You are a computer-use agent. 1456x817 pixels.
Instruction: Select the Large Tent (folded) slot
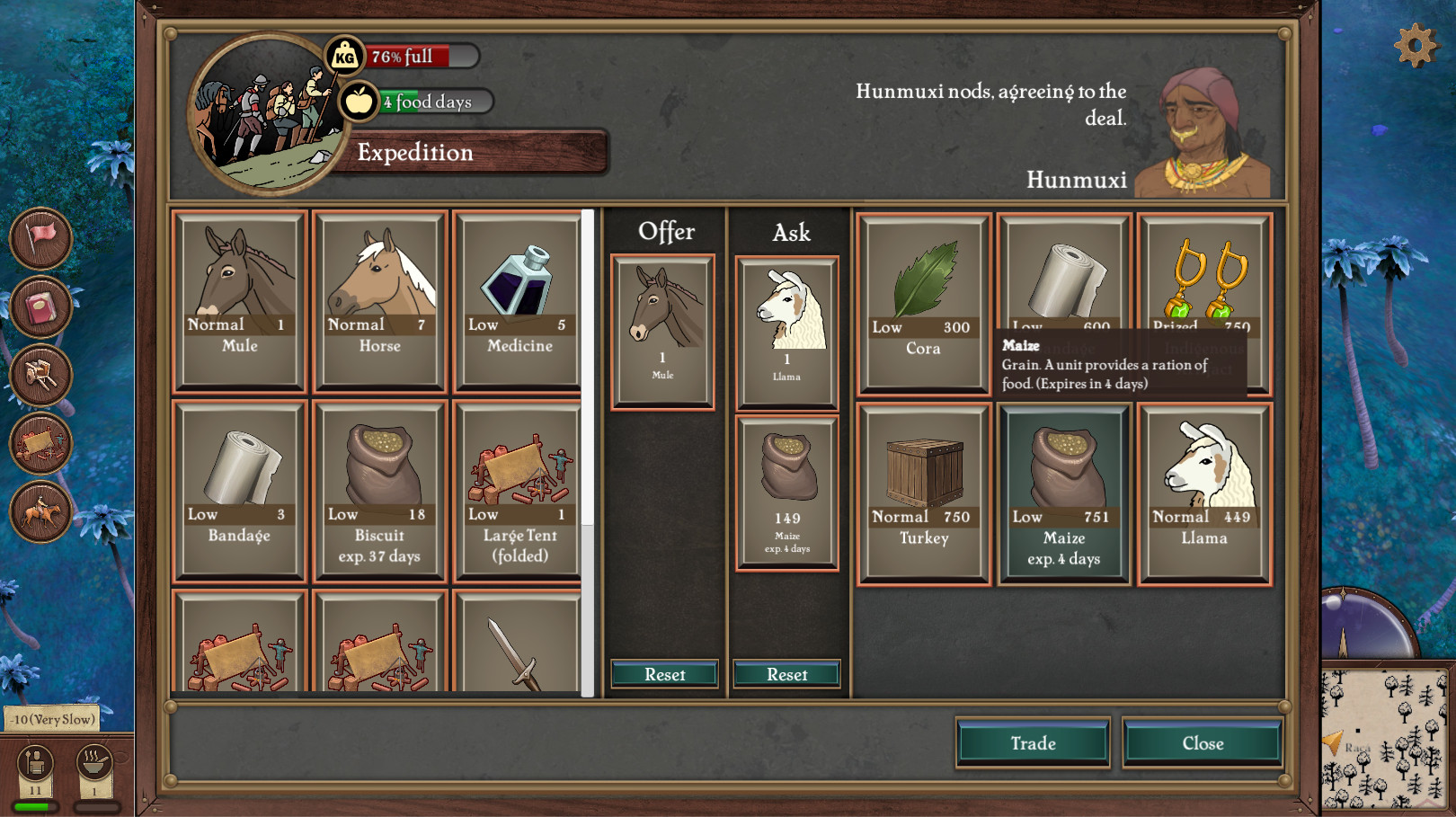click(520, 492)
